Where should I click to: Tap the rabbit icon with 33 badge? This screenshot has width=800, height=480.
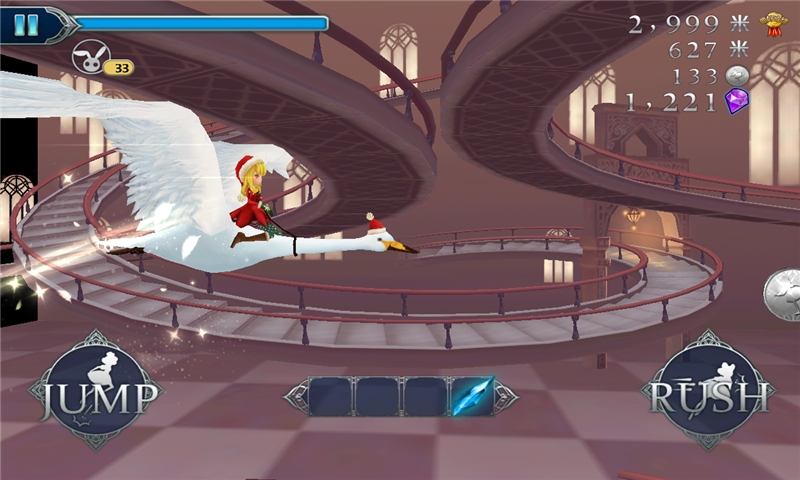[93, 55]
